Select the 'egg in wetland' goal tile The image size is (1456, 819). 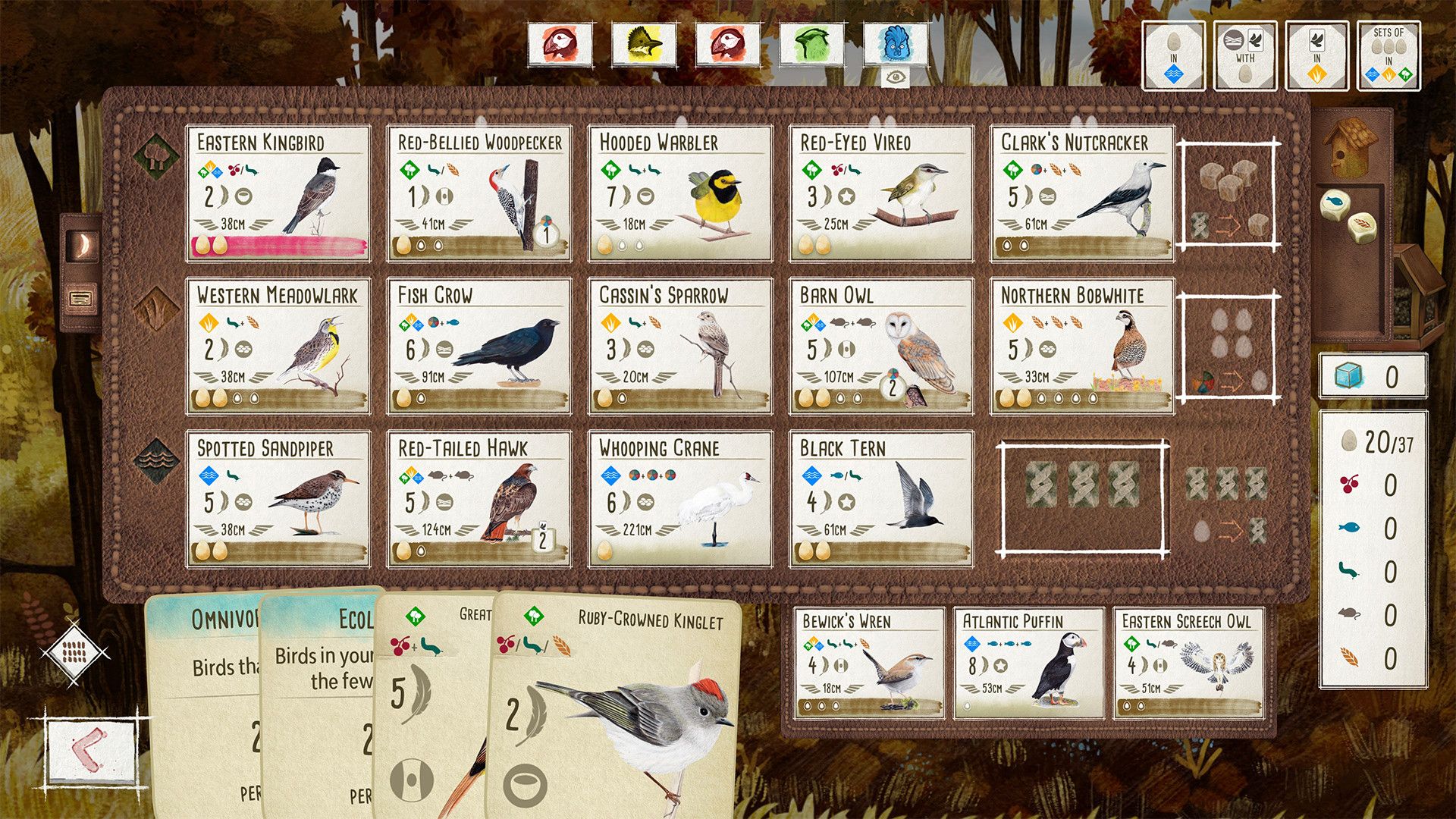[x=1175, y=56]
